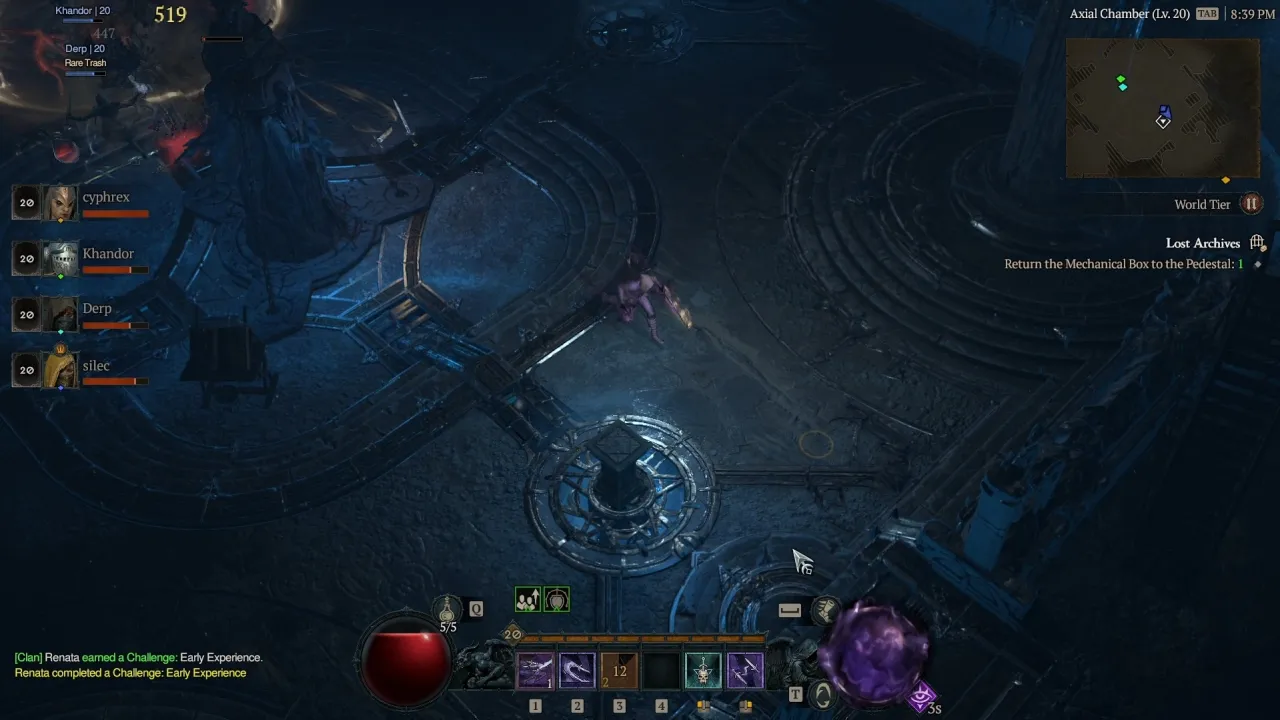Click the mount icon beside the T keybind

click(x=823, y=695)
